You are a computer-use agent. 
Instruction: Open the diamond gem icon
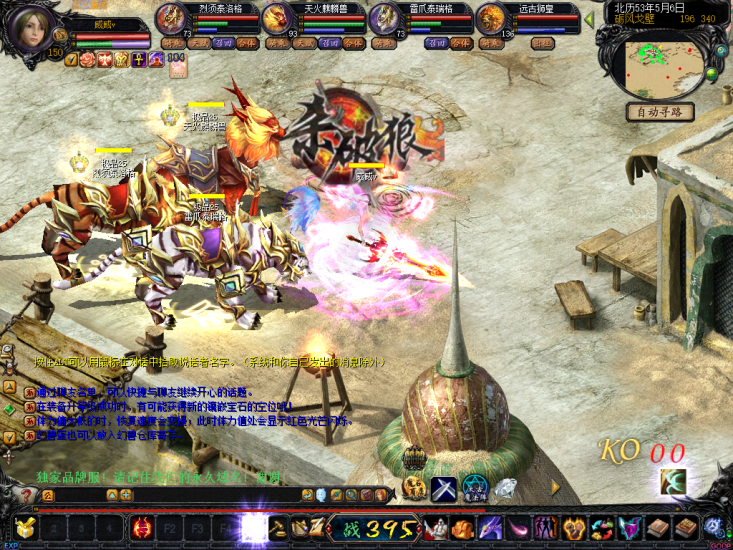(x=506, y=489)
